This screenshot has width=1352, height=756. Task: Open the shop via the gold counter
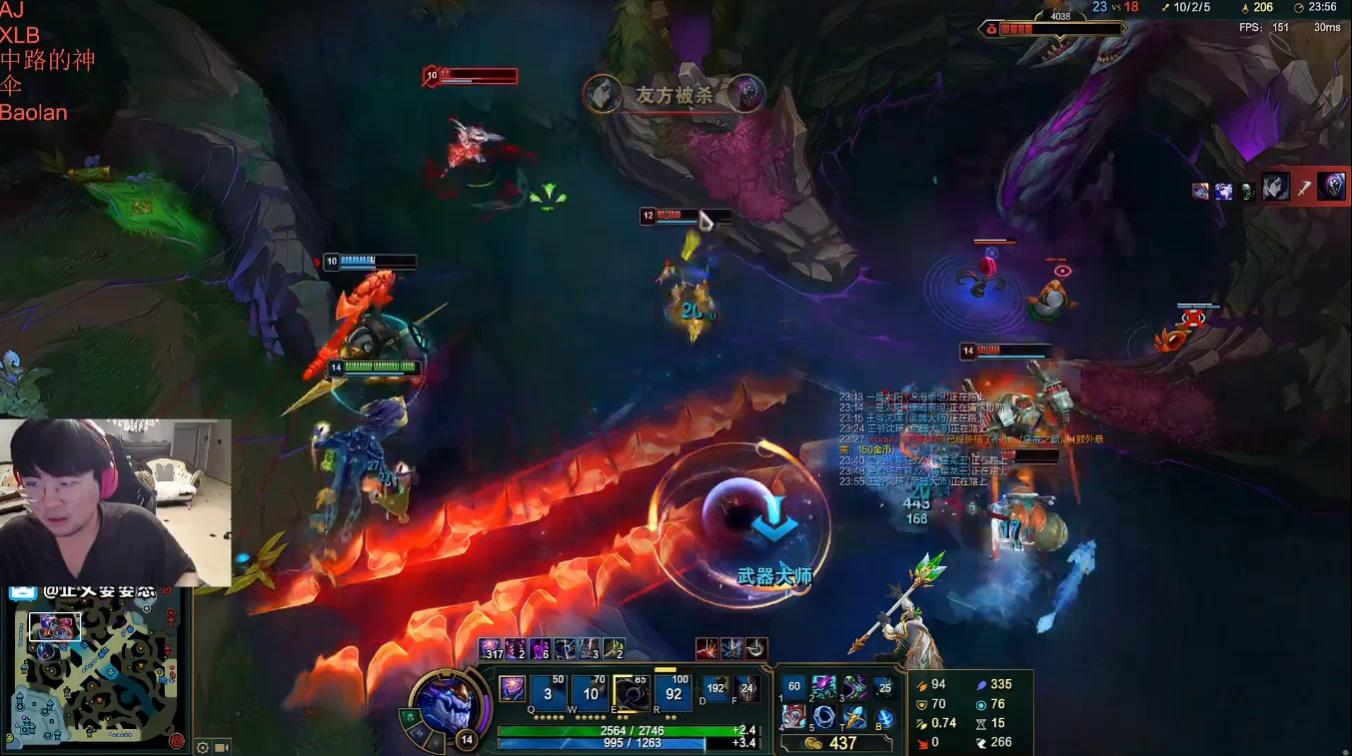tap(835, 743)
